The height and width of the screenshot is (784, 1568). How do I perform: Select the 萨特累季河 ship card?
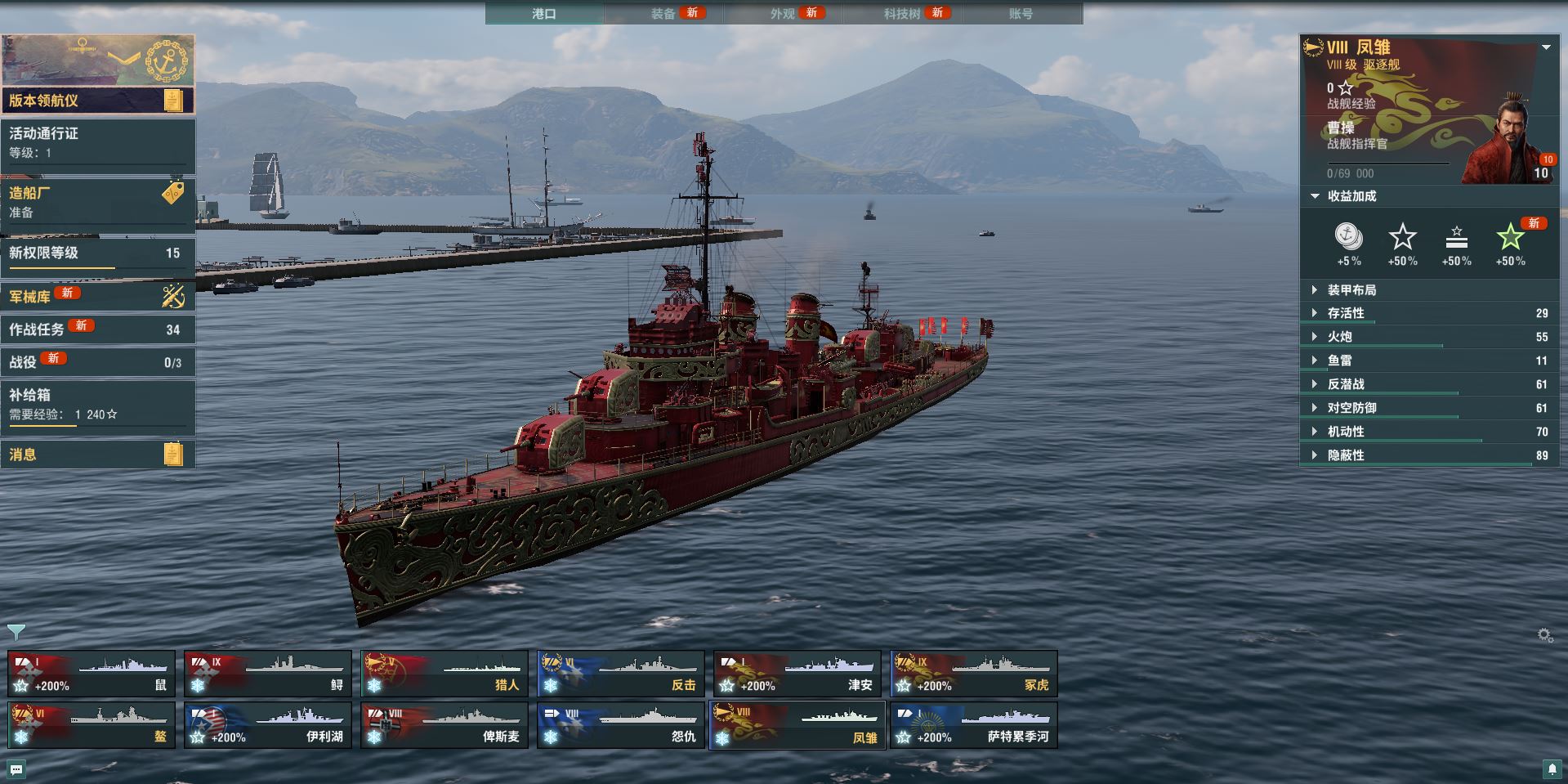[974, 725]
